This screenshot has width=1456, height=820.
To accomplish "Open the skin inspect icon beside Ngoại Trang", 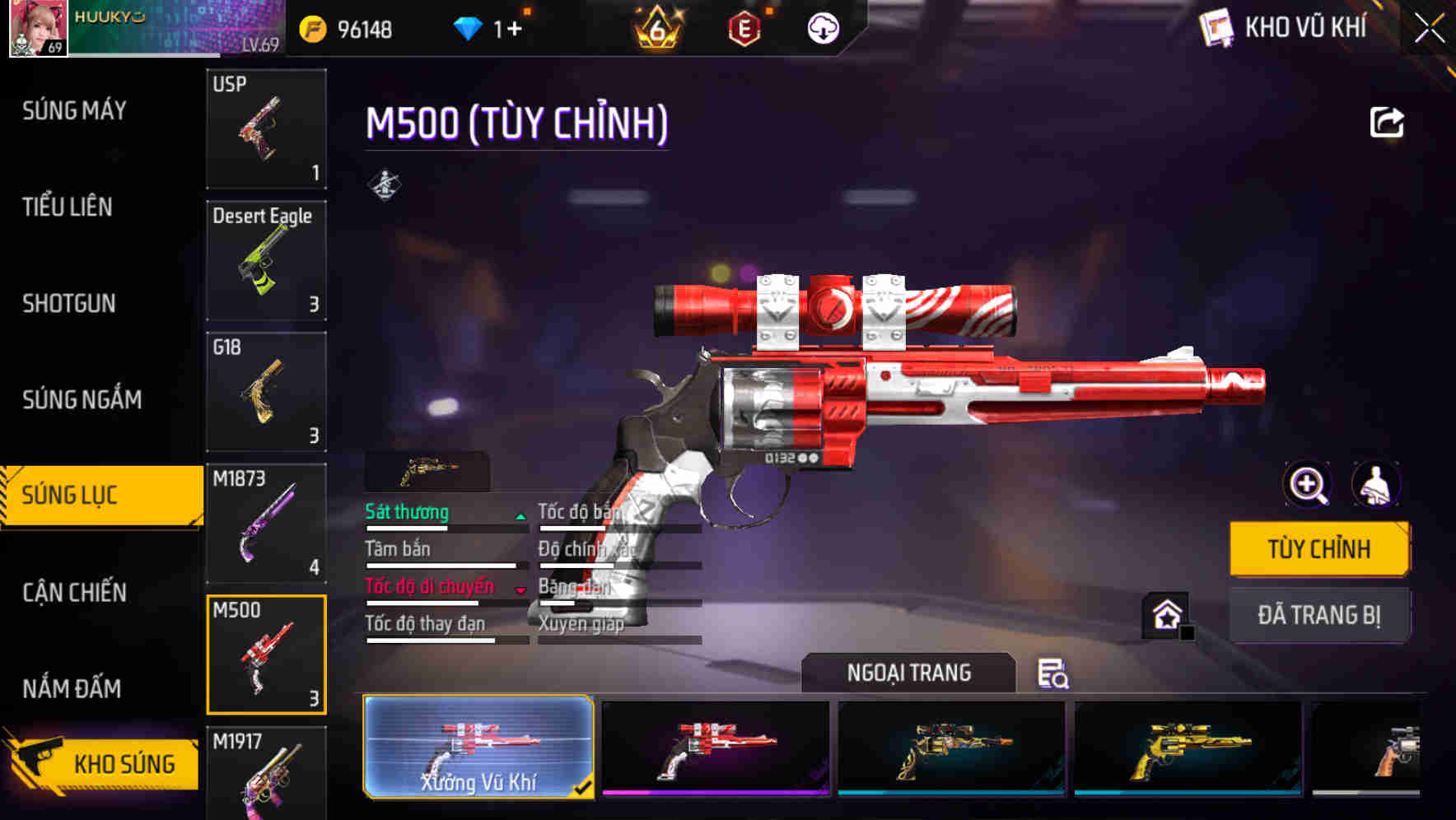I will tap(1052, 674).
